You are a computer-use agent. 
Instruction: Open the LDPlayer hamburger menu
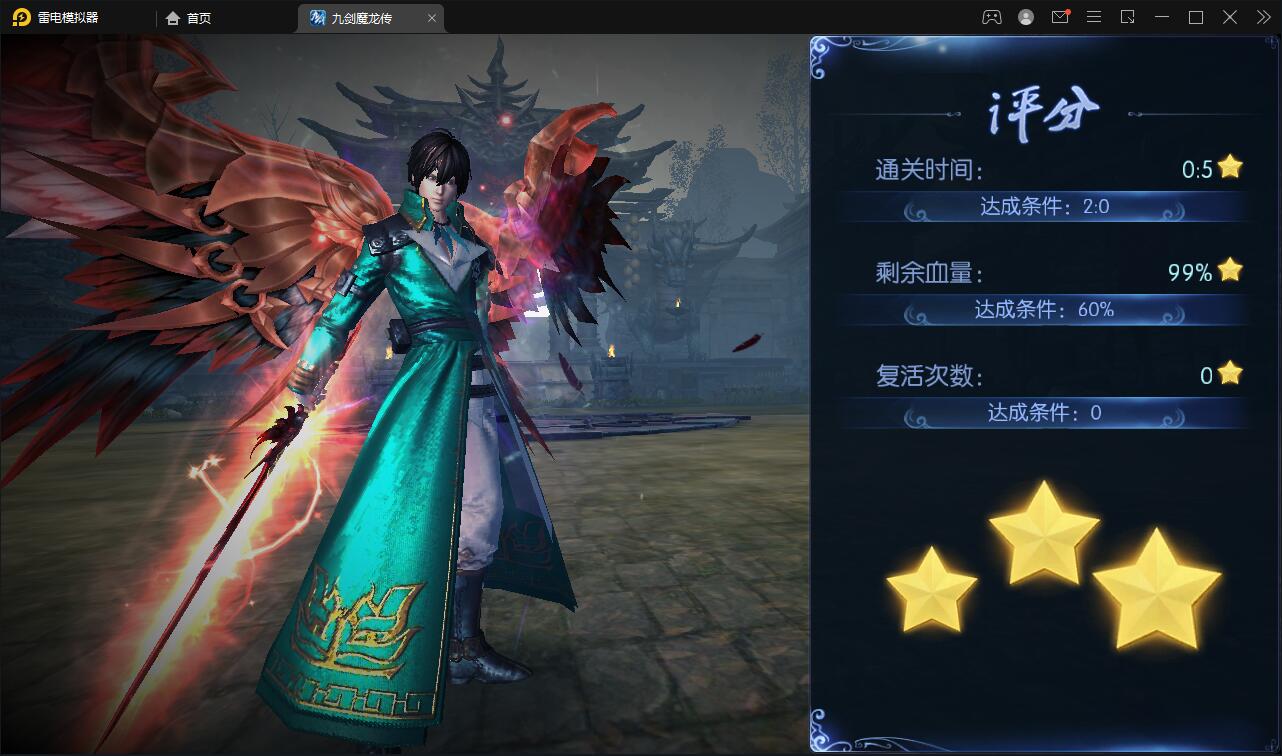[x=1093, y=17]
